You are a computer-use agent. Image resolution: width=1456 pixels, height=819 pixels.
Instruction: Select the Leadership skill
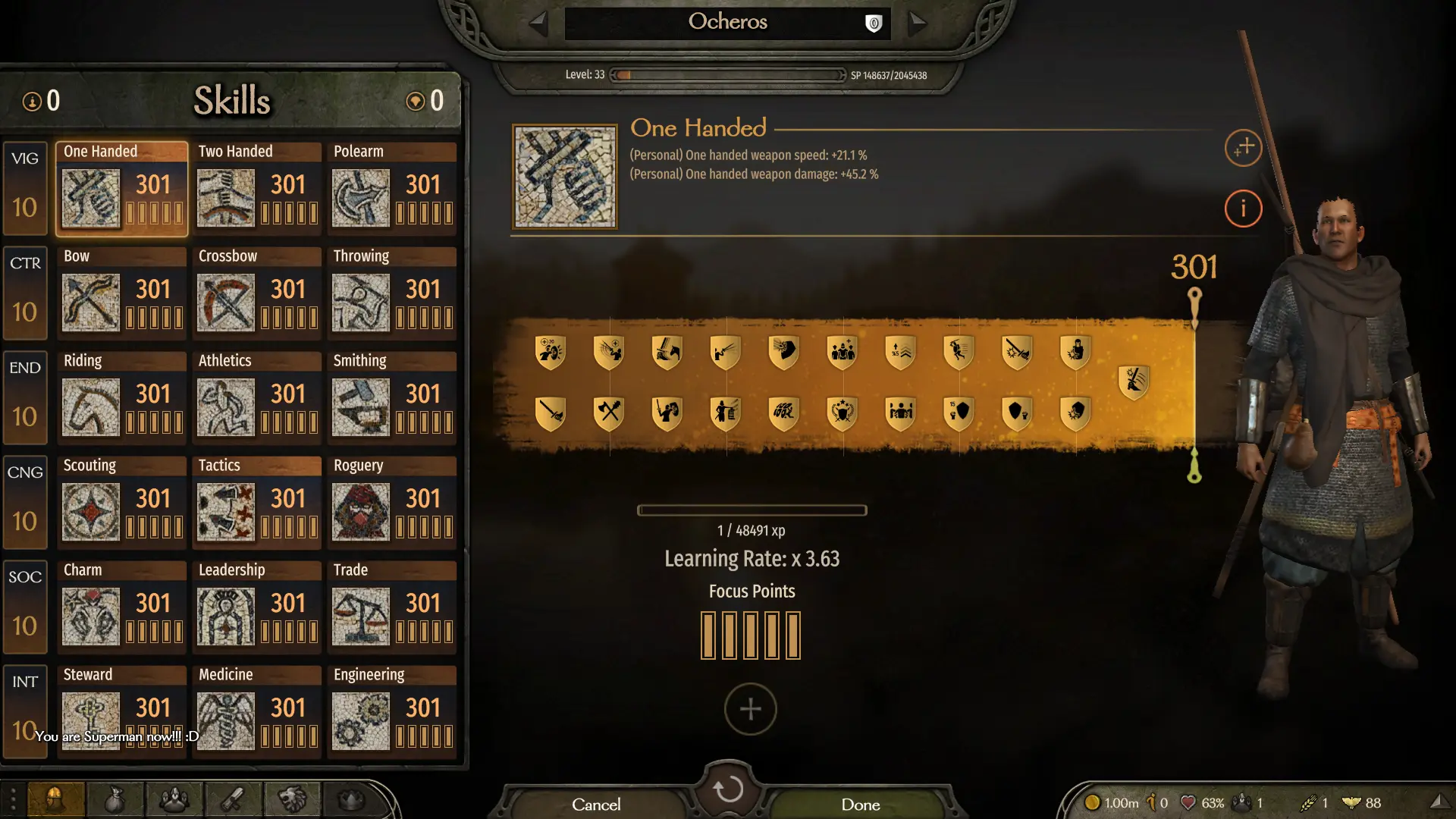tap(256, 607)
